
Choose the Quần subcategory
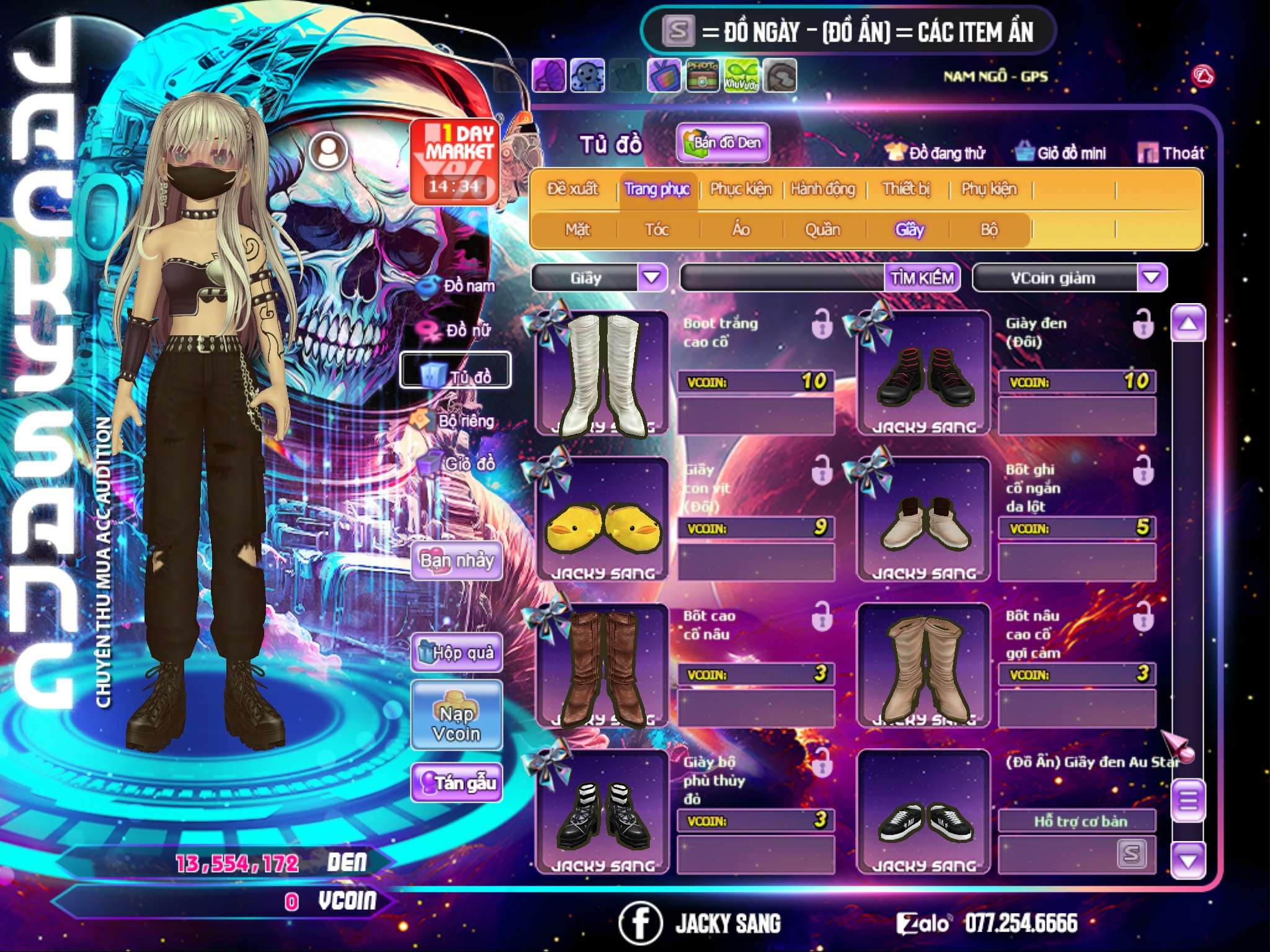tap(822, 230)
